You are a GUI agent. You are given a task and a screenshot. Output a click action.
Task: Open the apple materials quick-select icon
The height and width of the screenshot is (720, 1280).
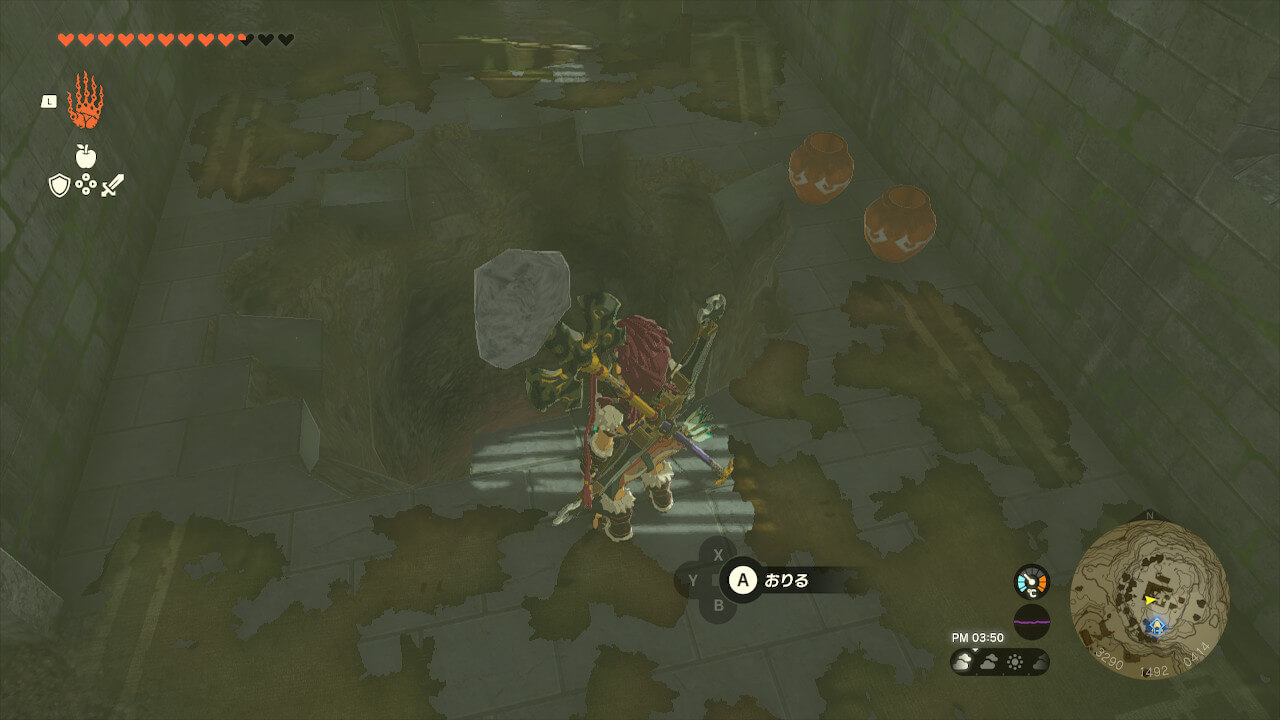86,156
